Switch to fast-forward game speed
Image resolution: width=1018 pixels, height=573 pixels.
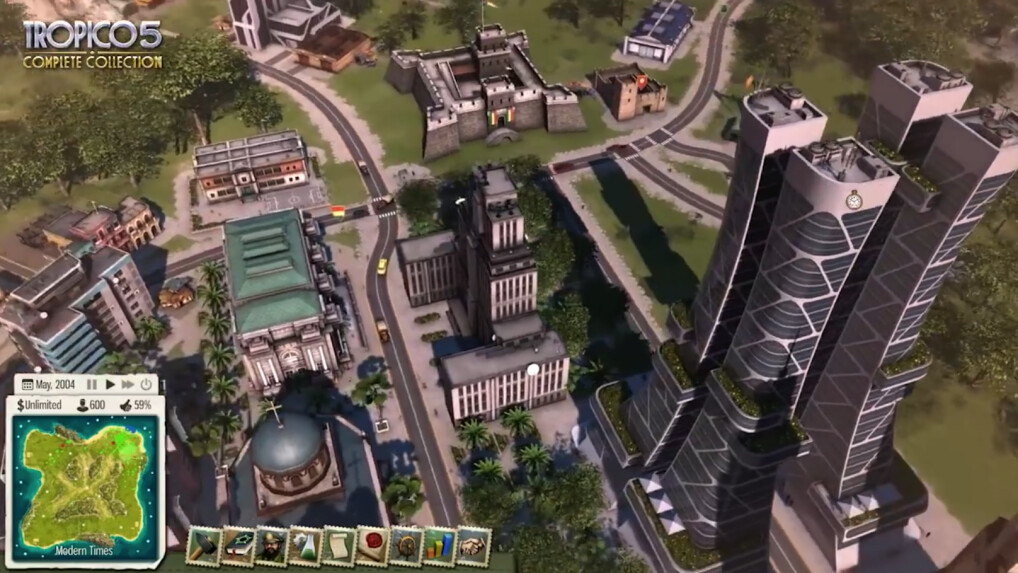[128, 384]
